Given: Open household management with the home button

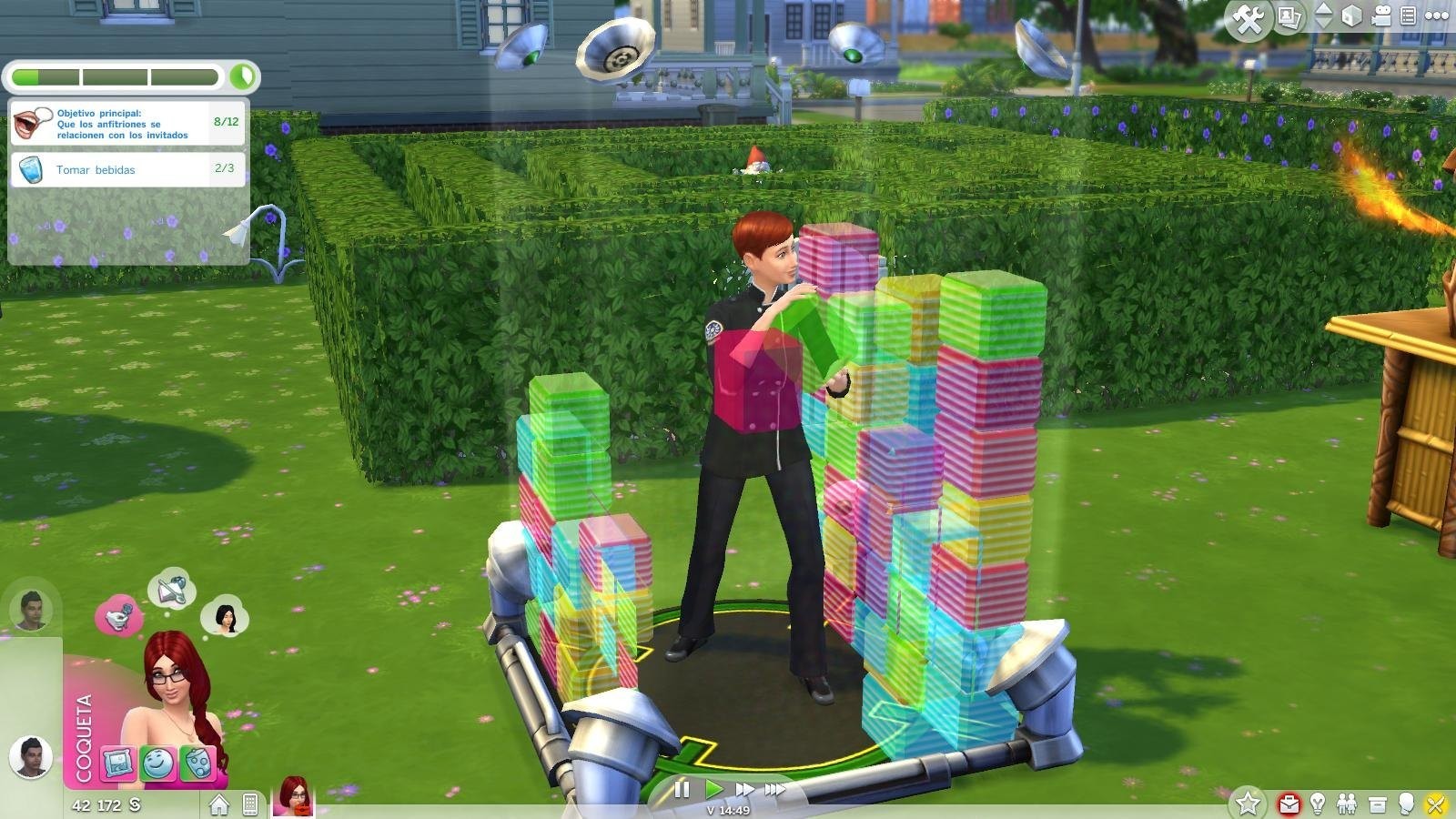Looking at the screenshot, I should pos(218,804).
